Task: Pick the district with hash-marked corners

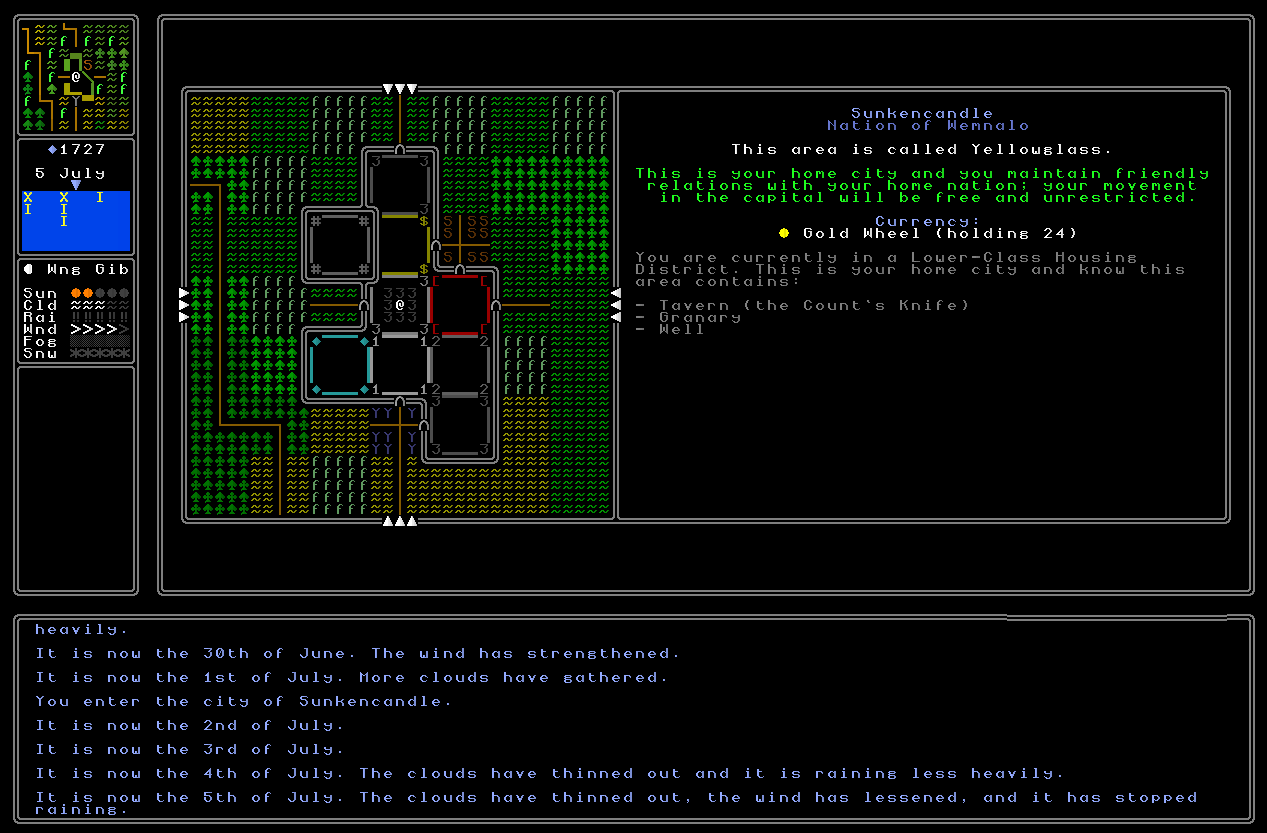Action: coord(340,245)
